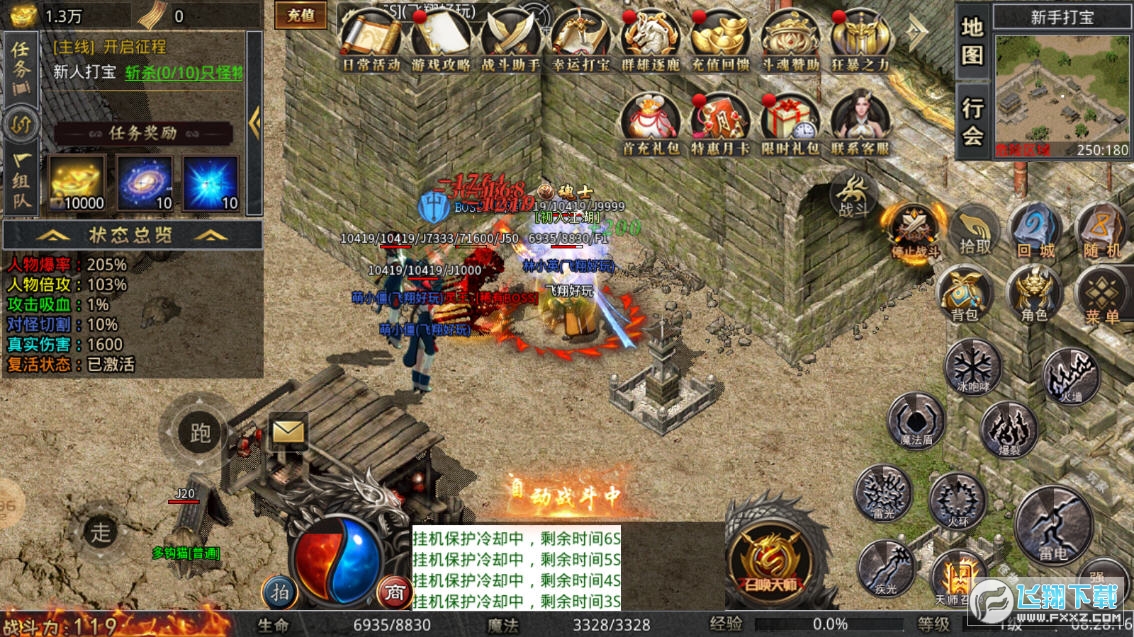Open the 首充礼包 first recharge gift

coord(651,123)
